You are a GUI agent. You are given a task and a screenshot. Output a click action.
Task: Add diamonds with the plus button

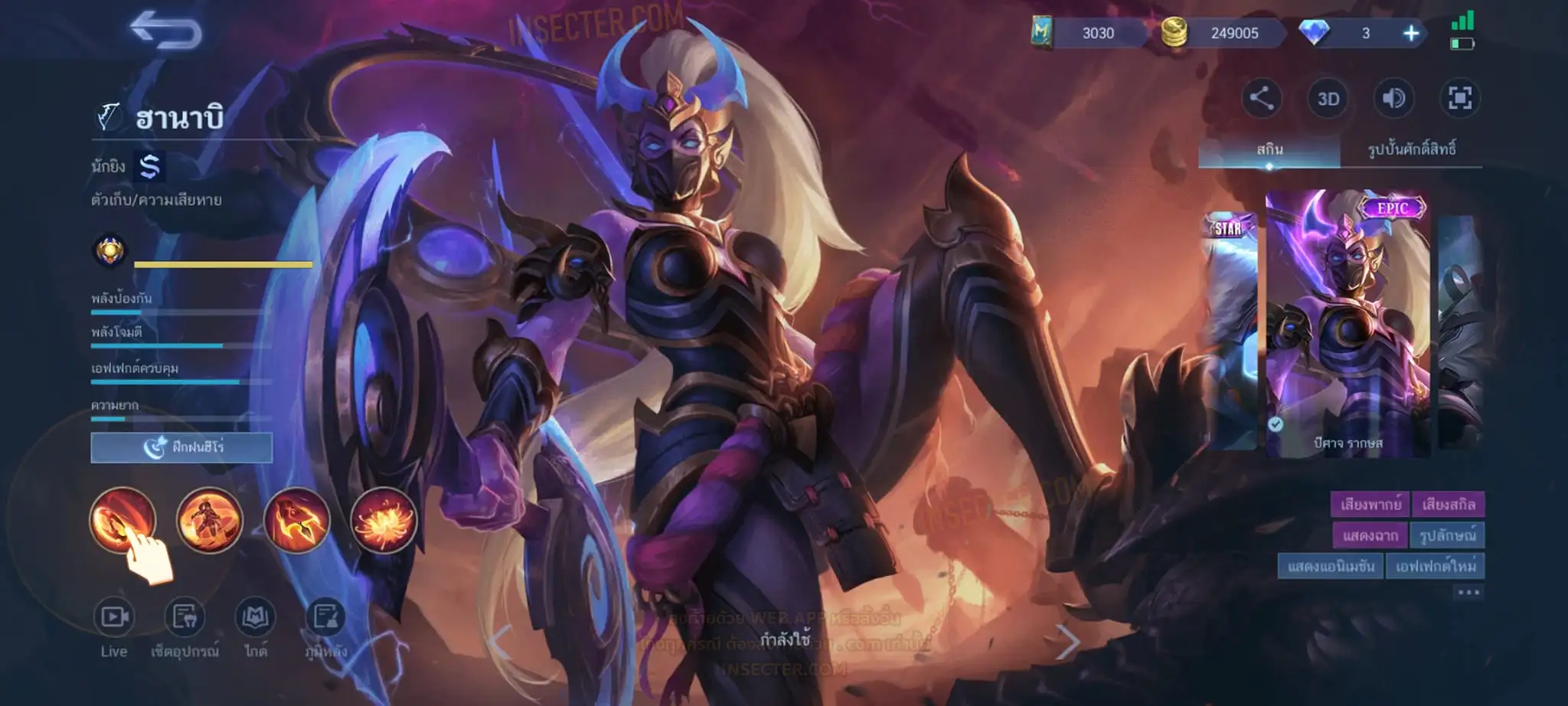point(1410,33)
